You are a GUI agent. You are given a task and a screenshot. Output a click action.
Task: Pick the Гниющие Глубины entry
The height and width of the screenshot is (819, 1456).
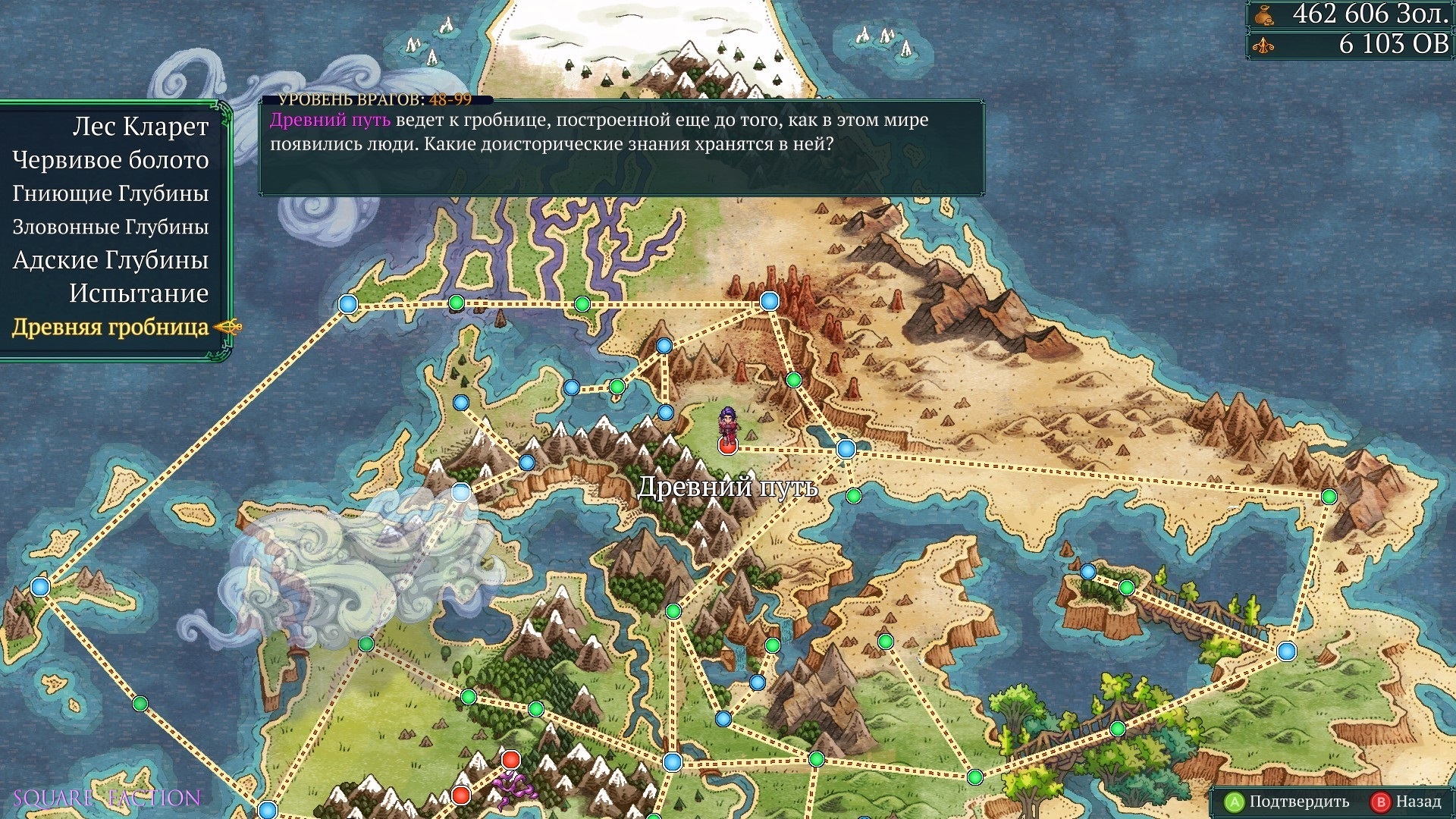(111, 193)
